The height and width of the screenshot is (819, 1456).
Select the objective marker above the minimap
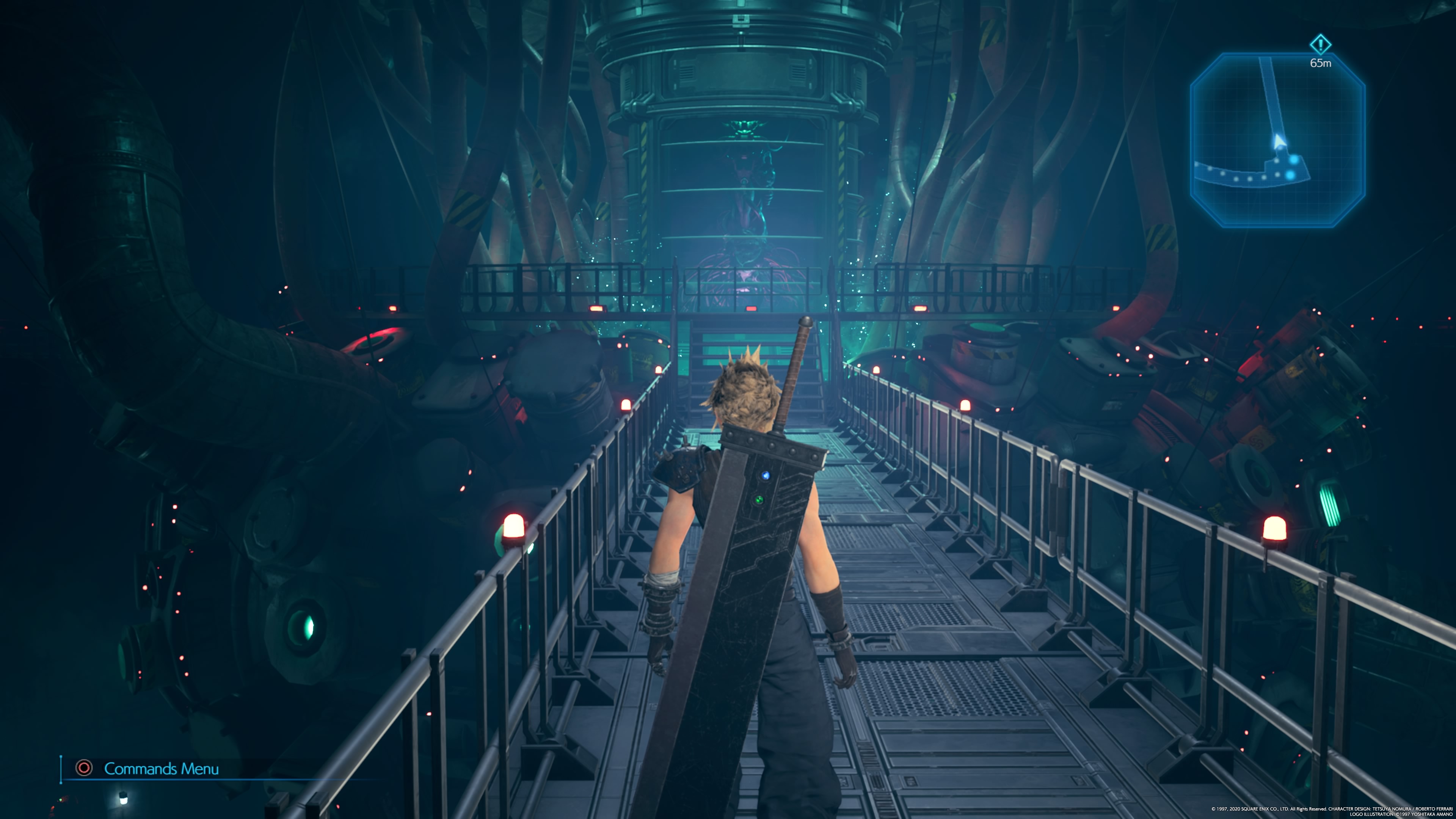(1320, 44)
